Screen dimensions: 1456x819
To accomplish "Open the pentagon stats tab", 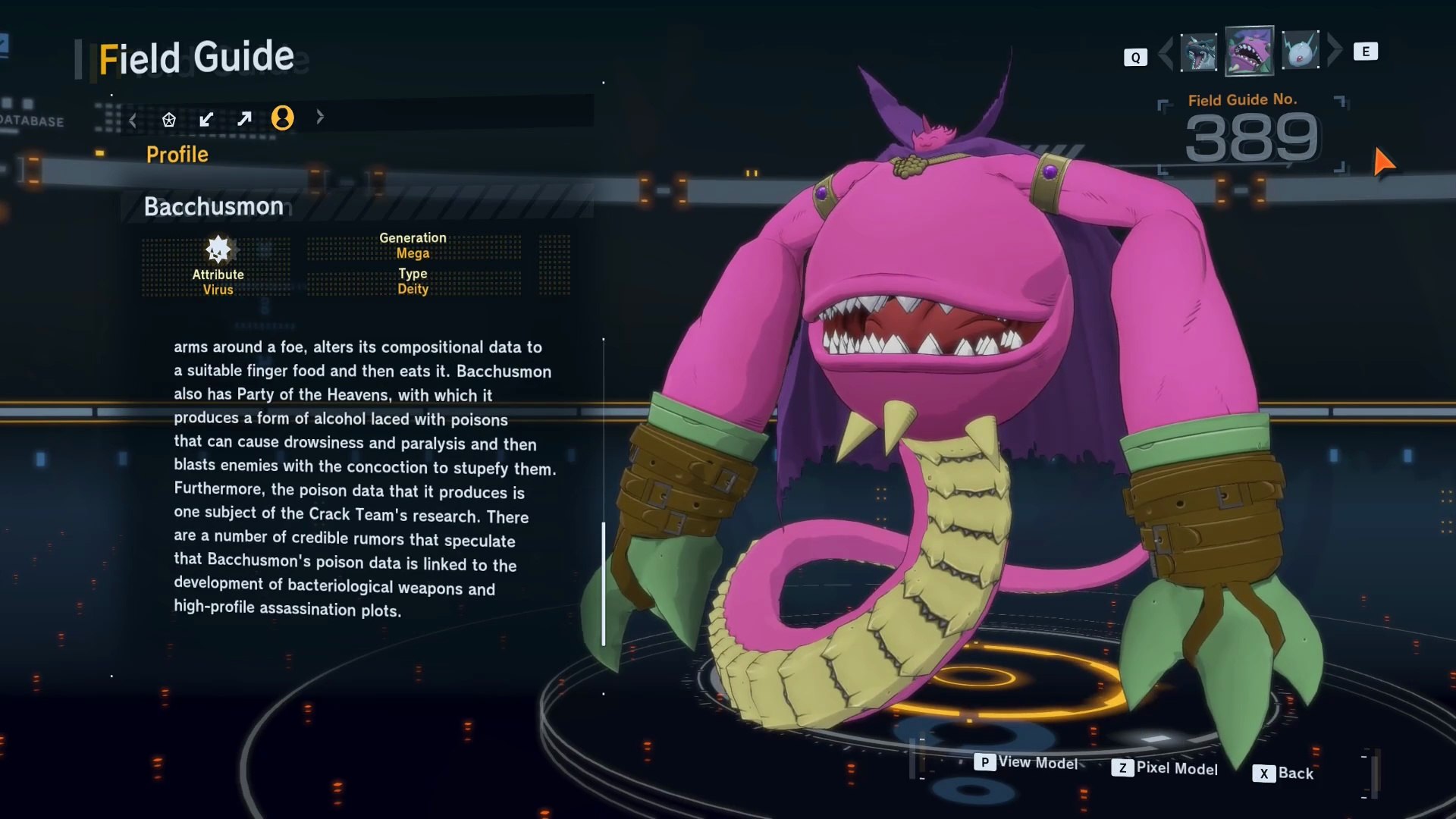I will 168,119.
